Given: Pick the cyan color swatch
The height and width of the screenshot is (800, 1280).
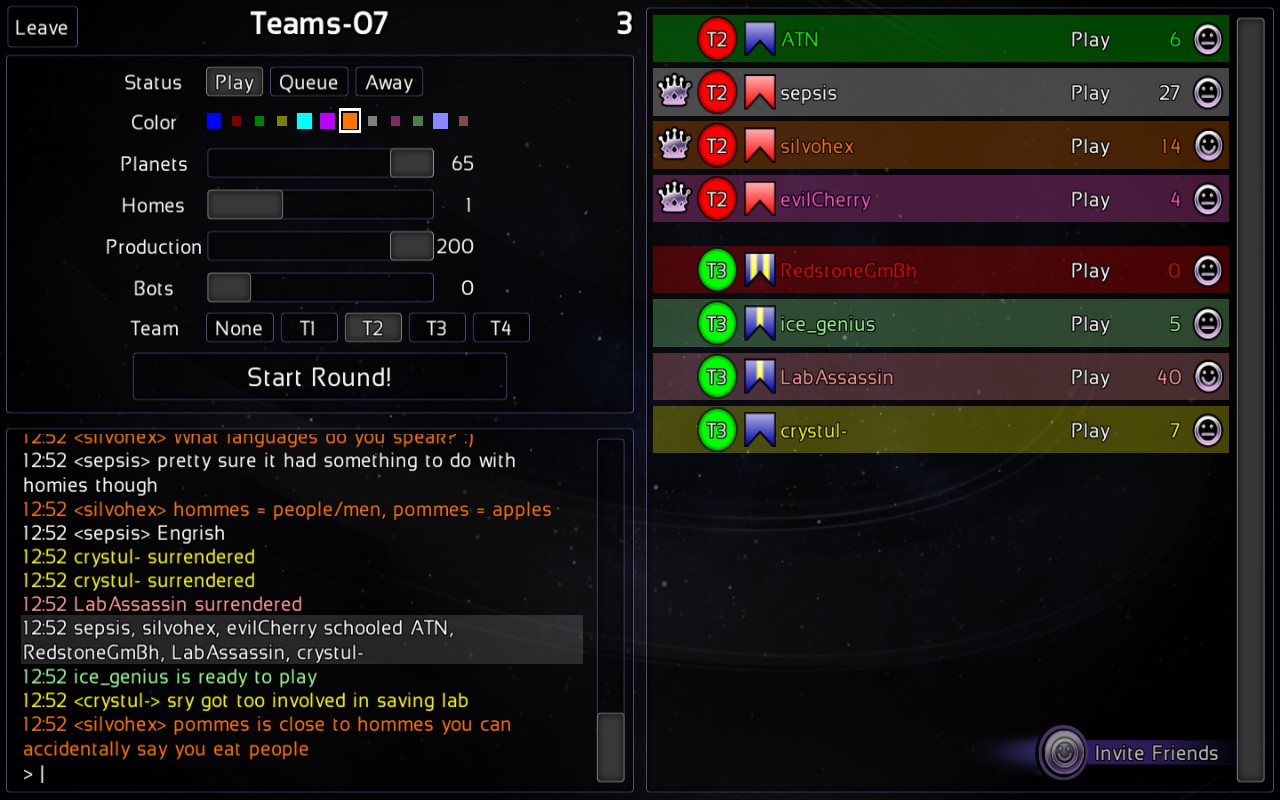Looking at the screenshot, I should pos(304,121).
